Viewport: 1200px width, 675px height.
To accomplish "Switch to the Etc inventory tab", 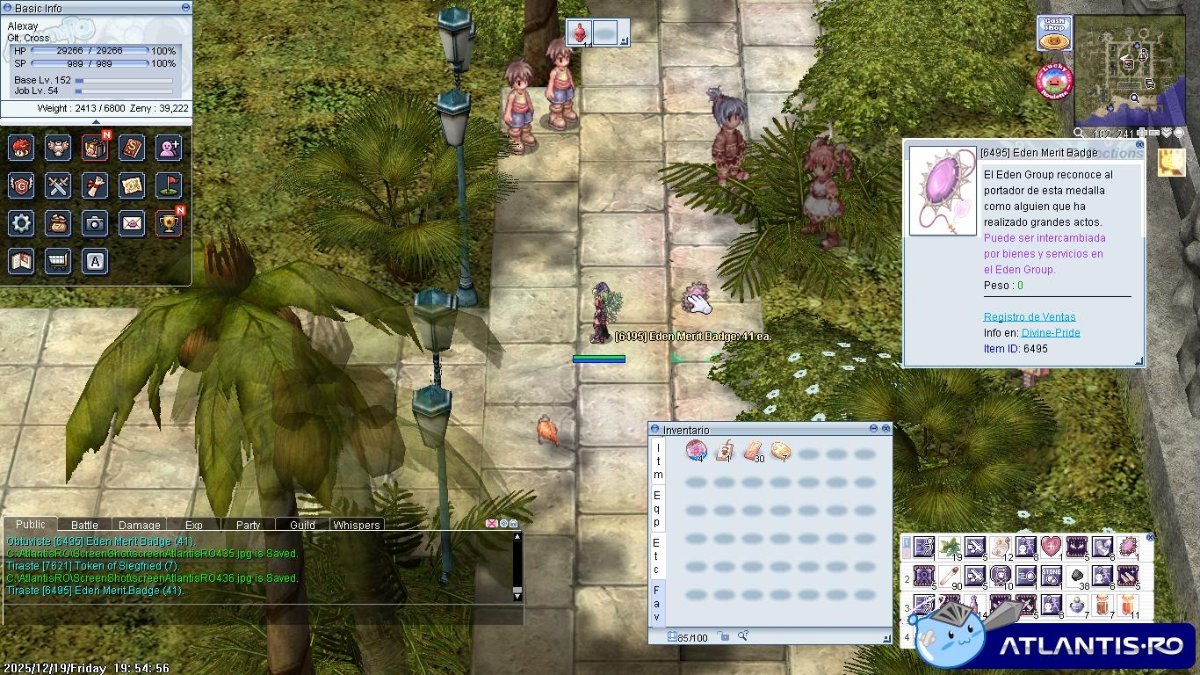I will (657, 556).
